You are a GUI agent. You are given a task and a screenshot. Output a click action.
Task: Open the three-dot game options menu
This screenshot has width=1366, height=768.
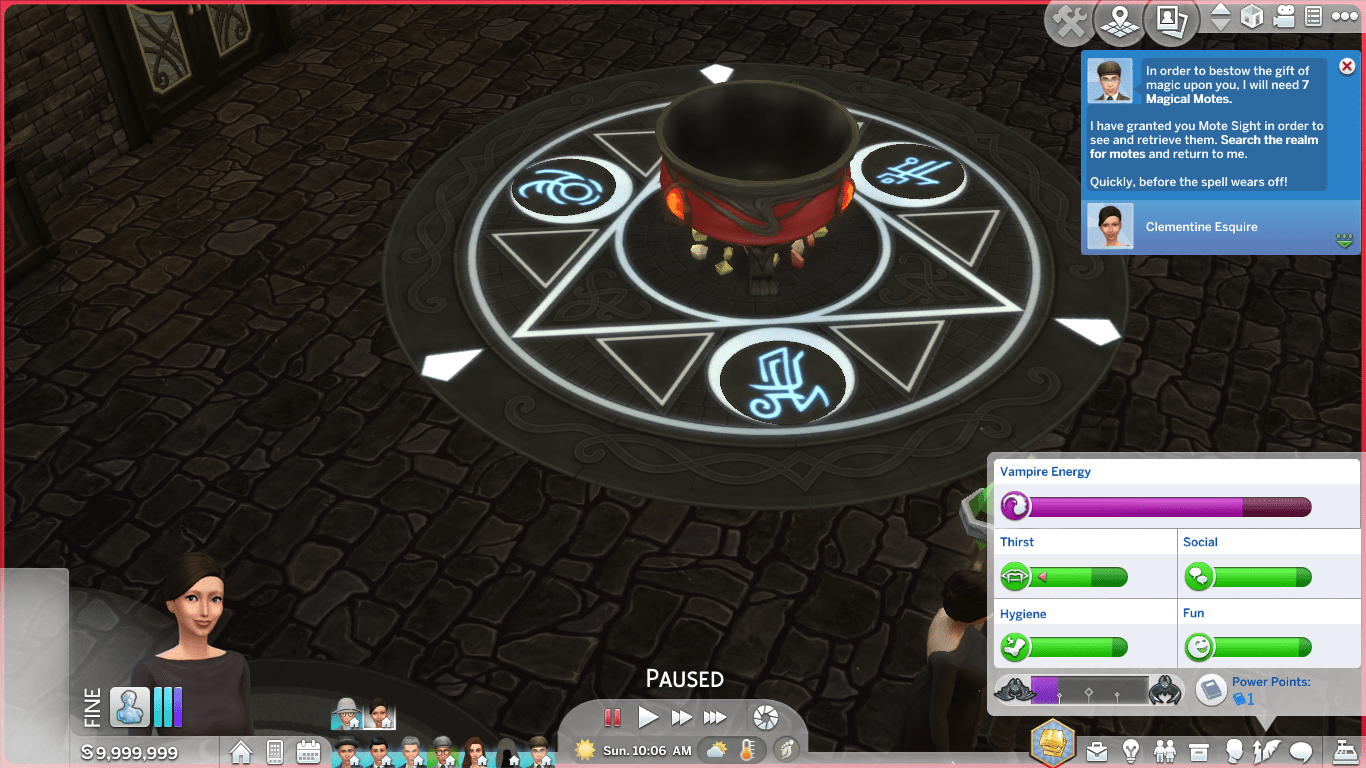tap(1343, 17)
